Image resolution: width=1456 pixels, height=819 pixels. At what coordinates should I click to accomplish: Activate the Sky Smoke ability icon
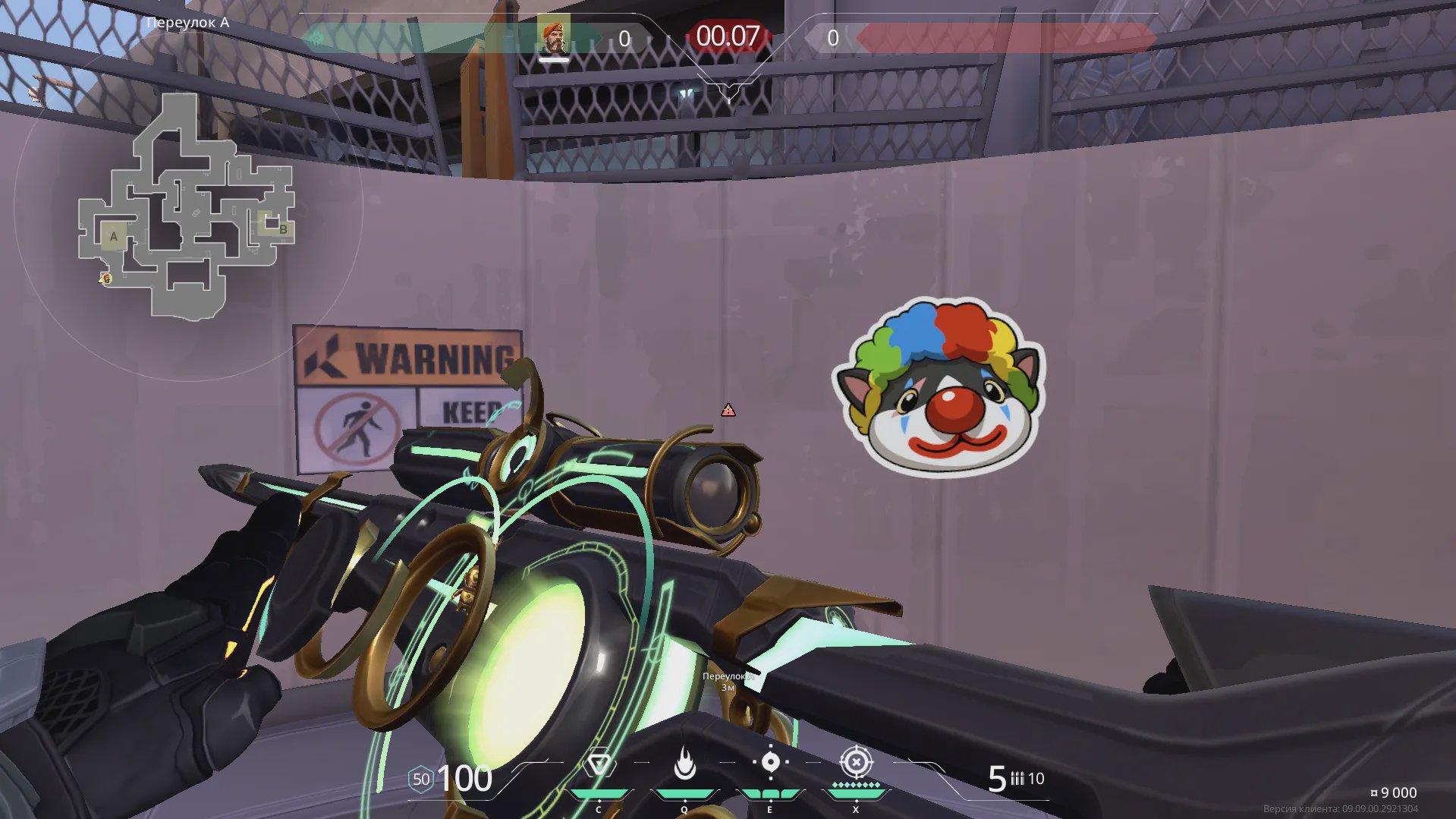pos(770,762)
